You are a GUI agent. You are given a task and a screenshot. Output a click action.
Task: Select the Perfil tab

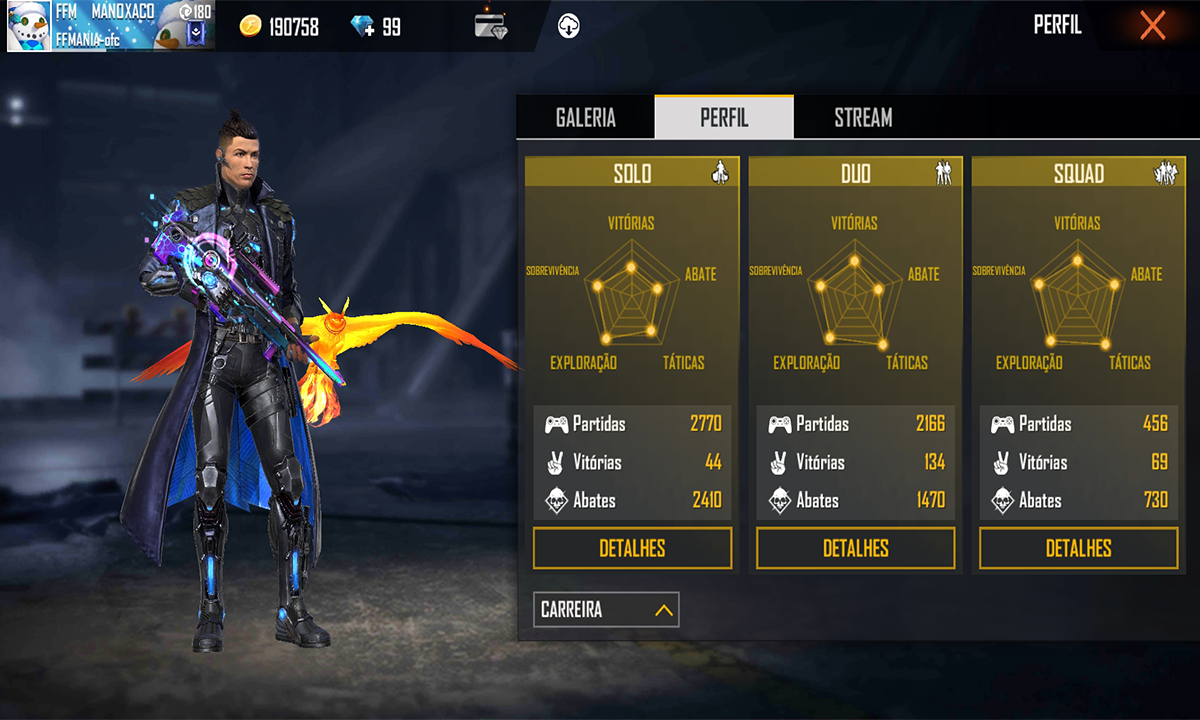[724, 118]
